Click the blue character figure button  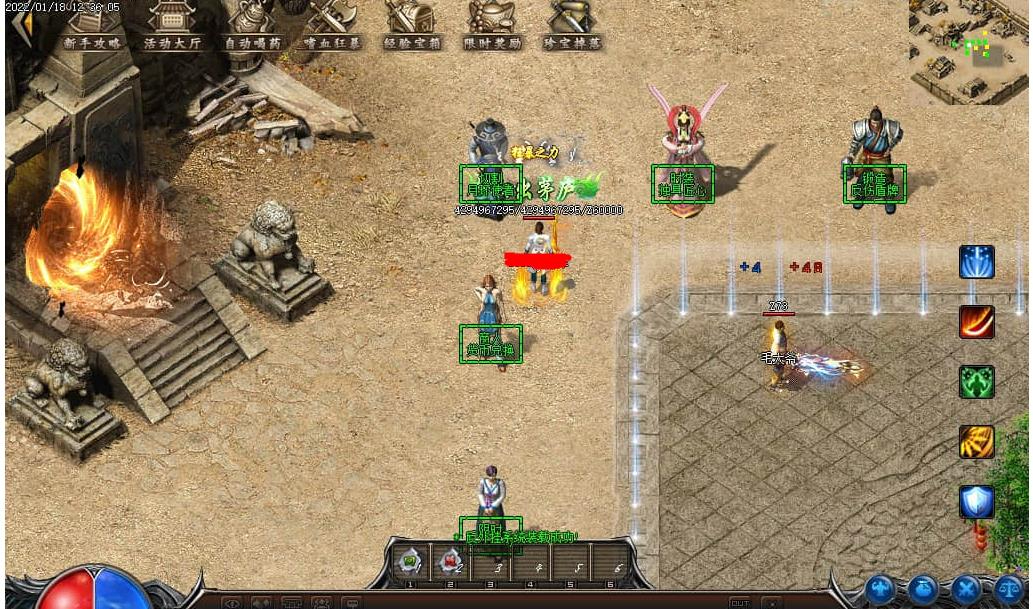click(881, 589)
